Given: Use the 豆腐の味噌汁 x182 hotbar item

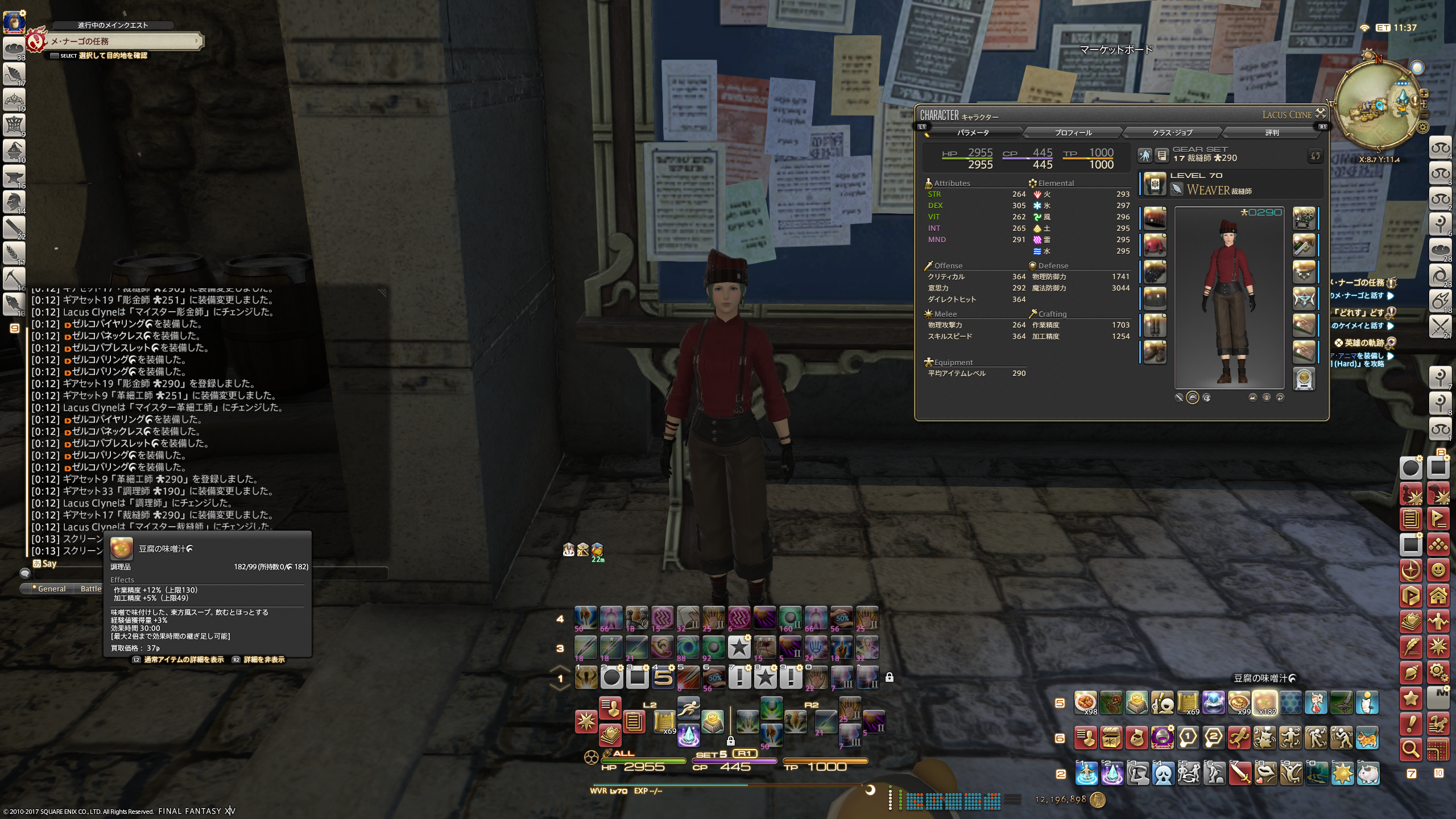Looking at the screenshot, I should click(1265, 703).
